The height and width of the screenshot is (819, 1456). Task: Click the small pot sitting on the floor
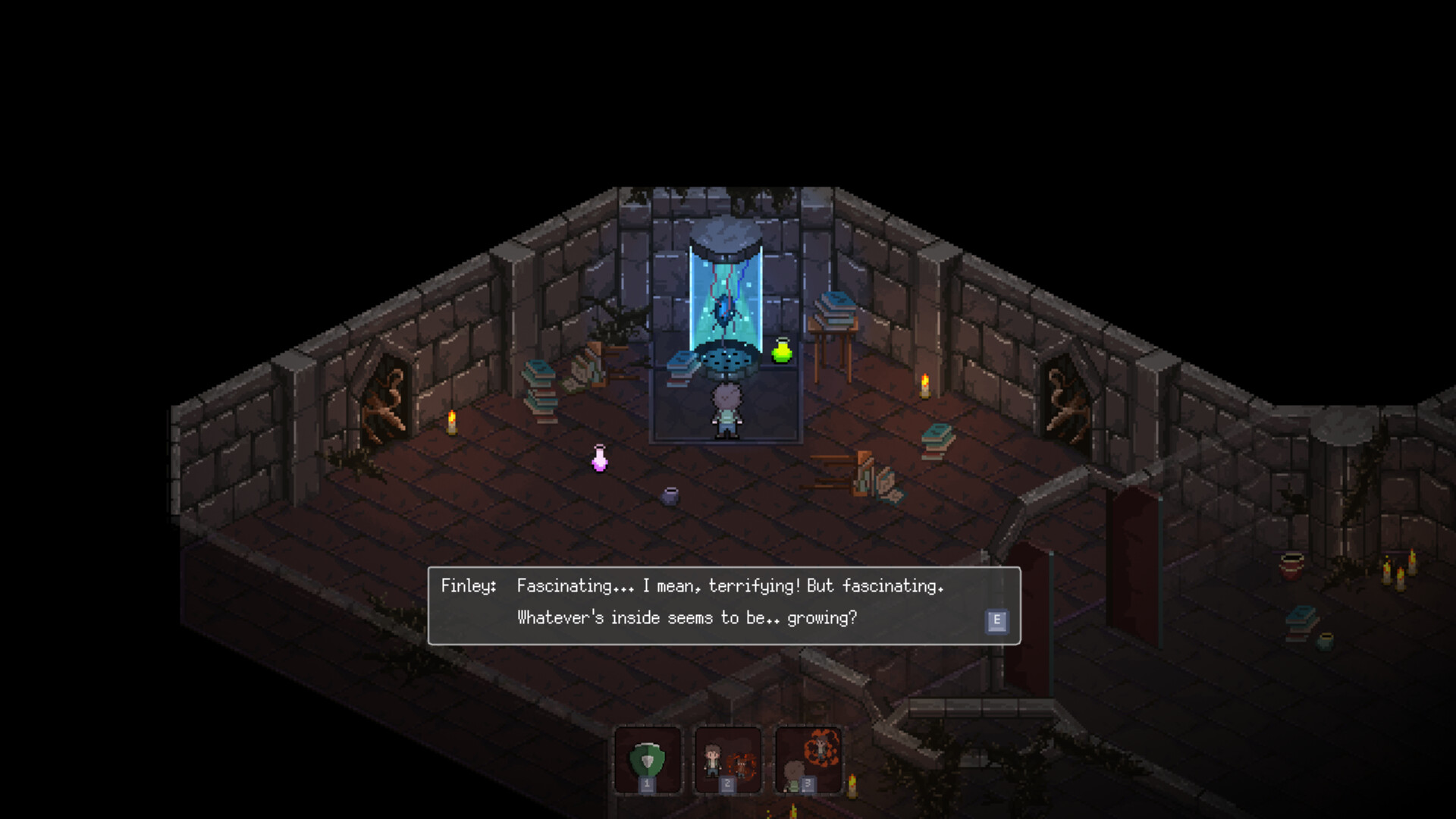point(670,497)
